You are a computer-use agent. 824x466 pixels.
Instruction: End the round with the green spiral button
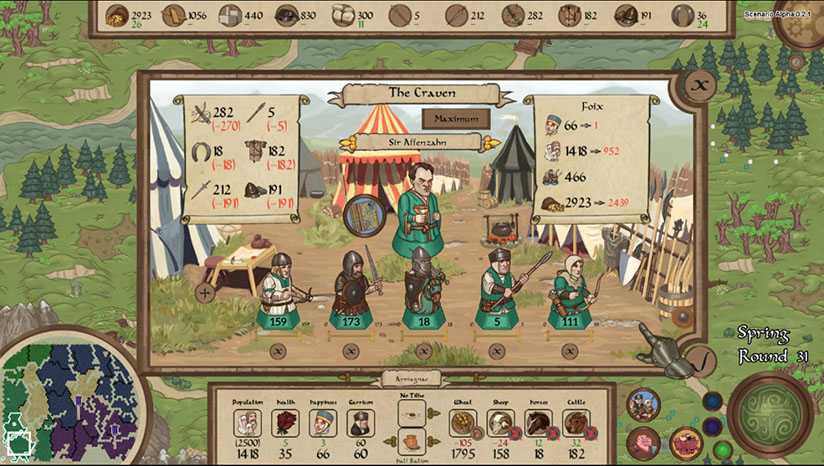pyautogui.click(x=770, y=414)
